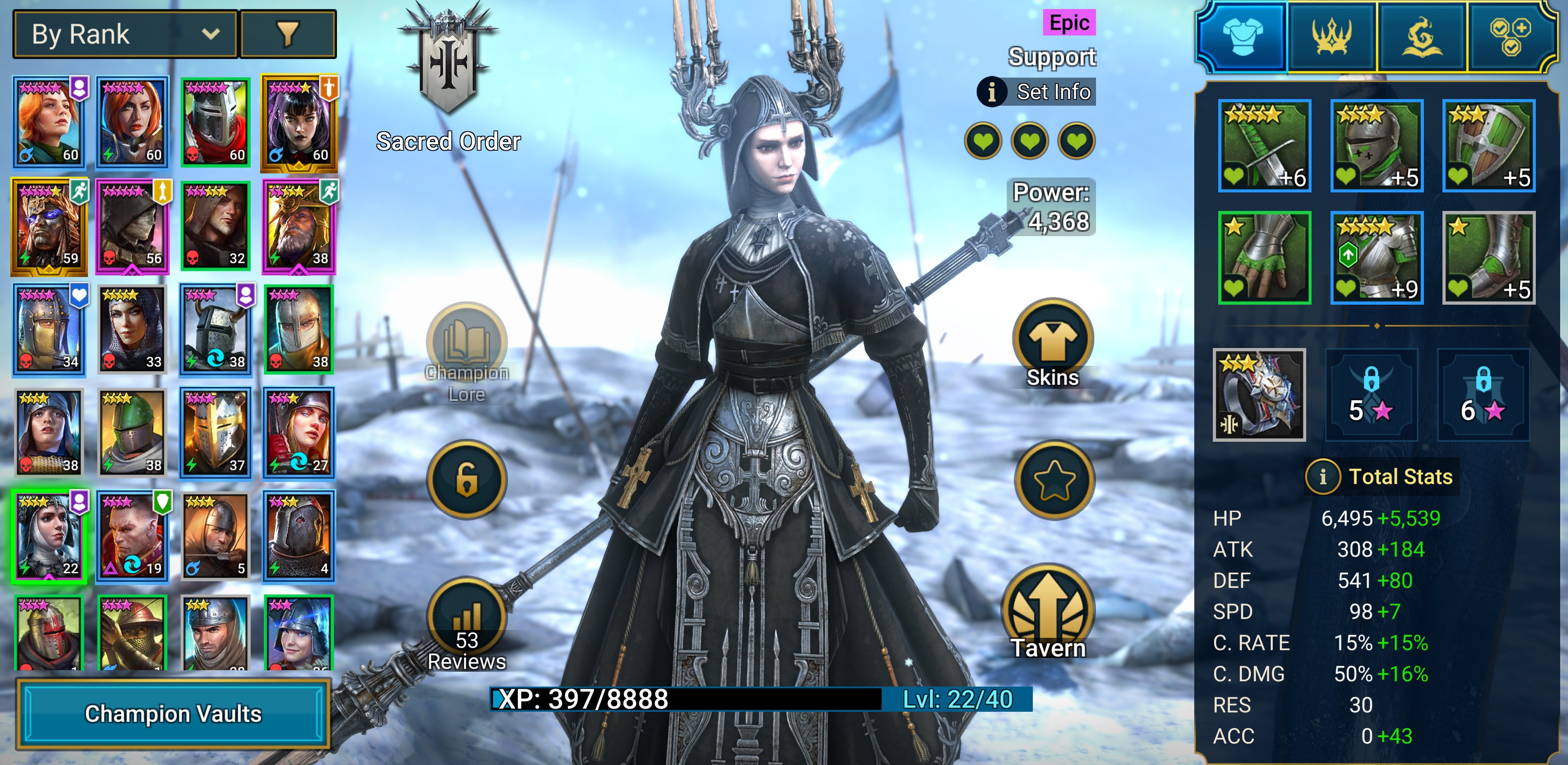1568x765 pixels.
Task: Open the Champion Vaults
Action: pos(173,714)
